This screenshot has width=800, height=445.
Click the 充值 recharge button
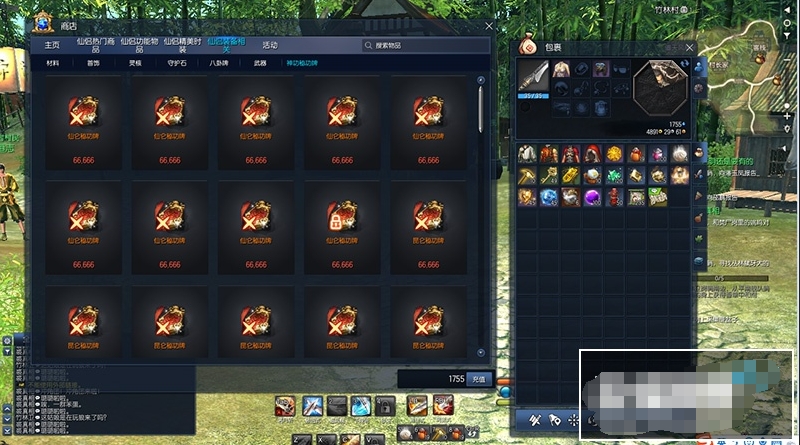[478, 379]
